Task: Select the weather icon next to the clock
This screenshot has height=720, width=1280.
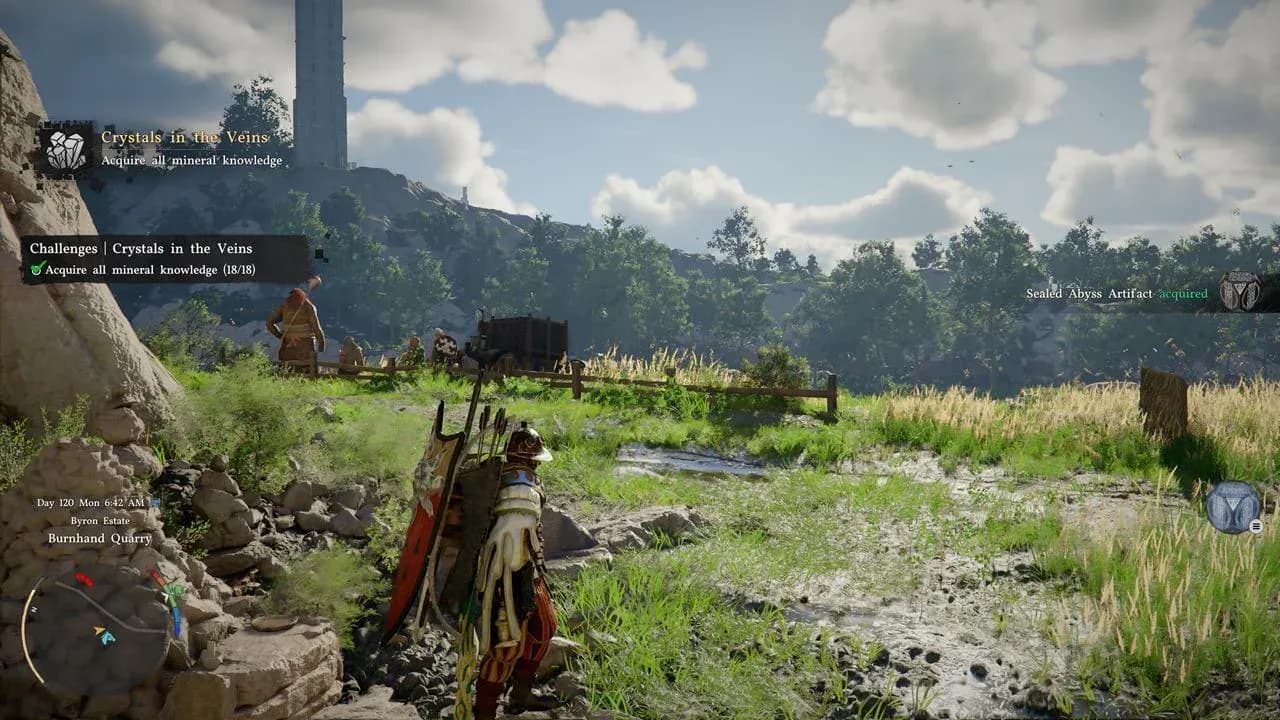Action: (x=155, y=503)
